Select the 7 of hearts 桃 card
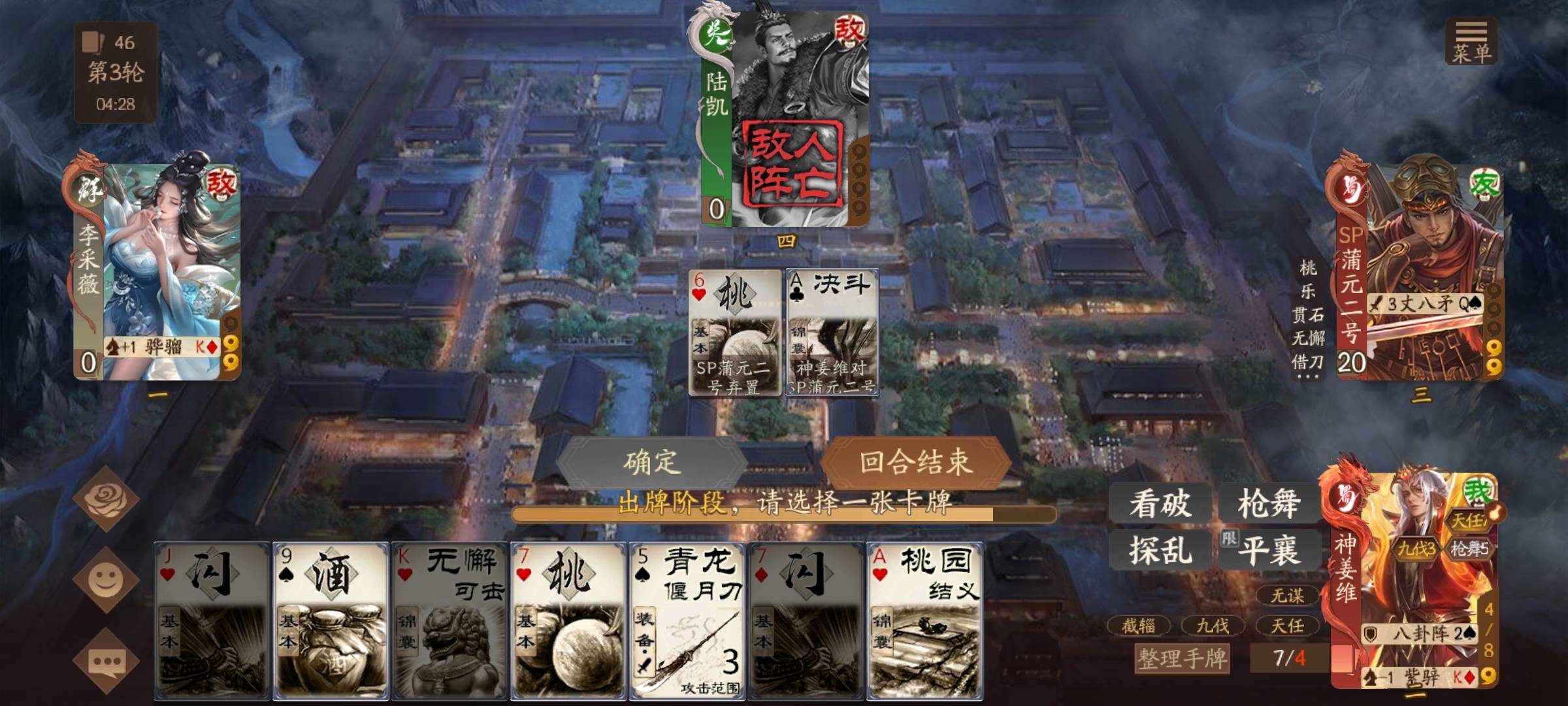The image size is (1568, 706). coord(568,621)
